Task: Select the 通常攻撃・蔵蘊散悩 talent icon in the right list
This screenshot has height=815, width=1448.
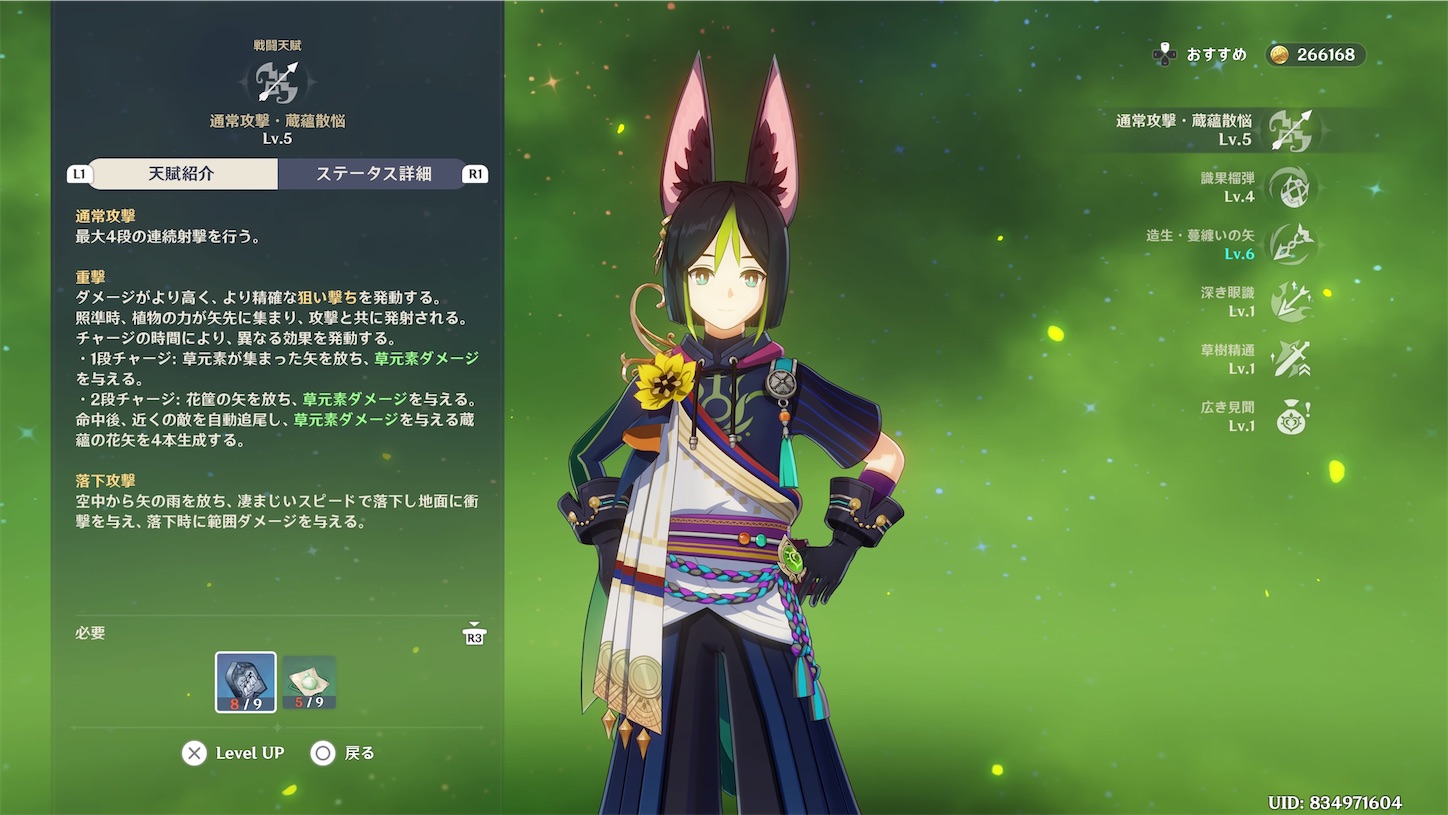Action: pyautogui.click(x=1290, y=128)
